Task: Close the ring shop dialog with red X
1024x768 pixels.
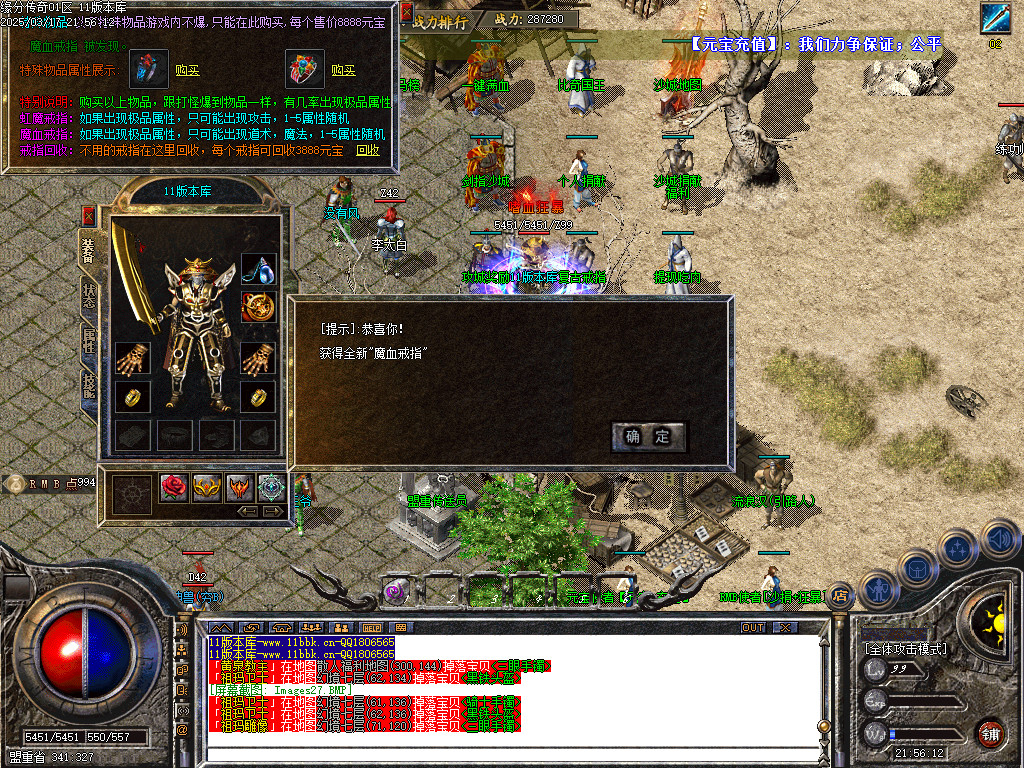Action: coord(407,13)
